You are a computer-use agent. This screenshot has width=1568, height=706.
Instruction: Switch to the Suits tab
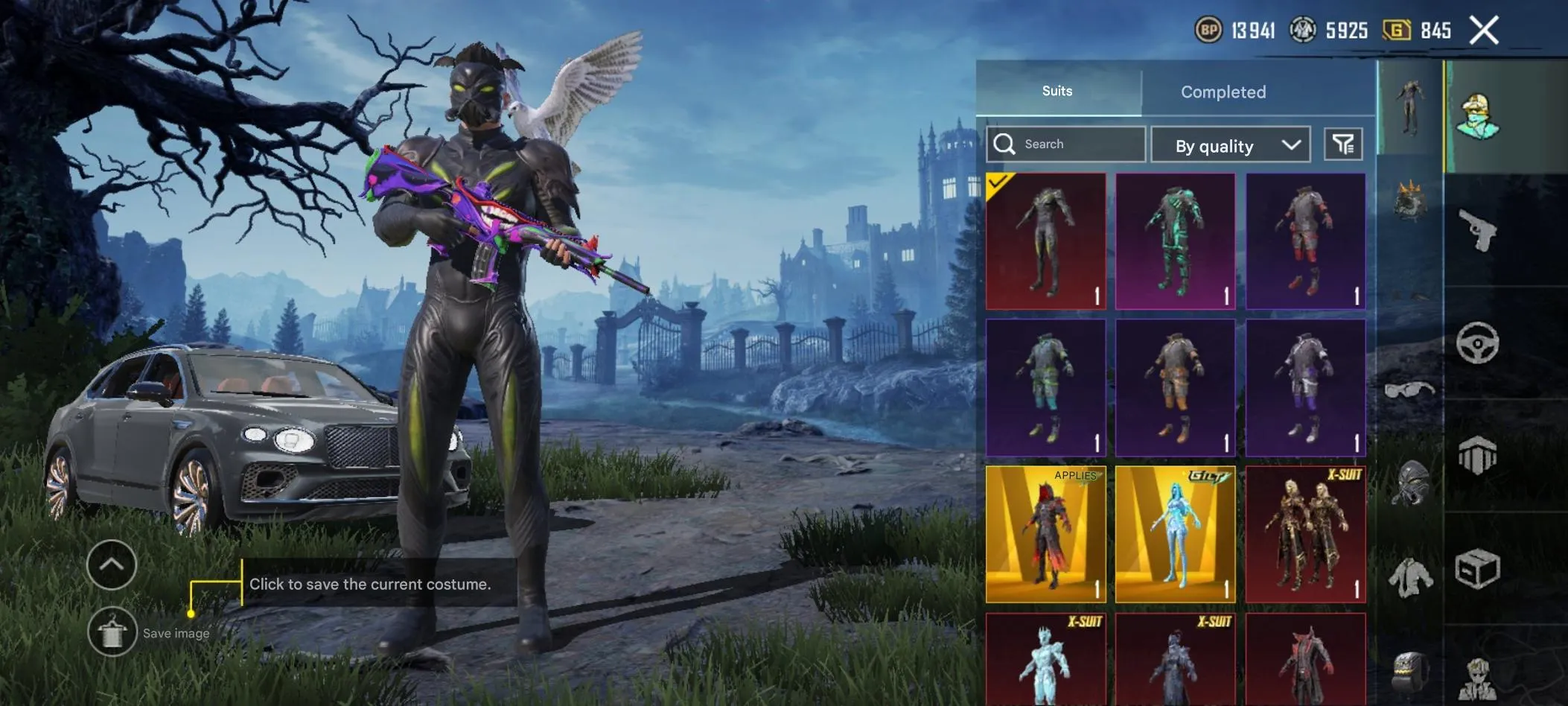click(x=1057, y=91)
